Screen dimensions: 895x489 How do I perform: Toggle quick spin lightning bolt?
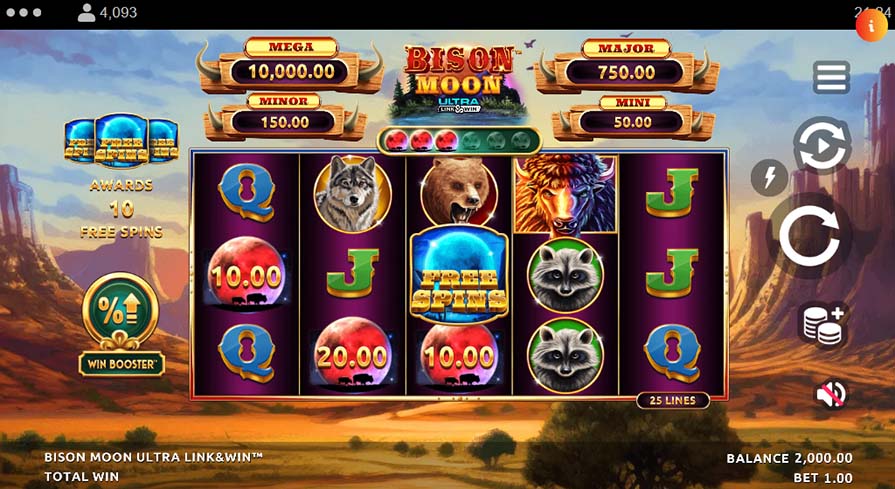(769, 178)
